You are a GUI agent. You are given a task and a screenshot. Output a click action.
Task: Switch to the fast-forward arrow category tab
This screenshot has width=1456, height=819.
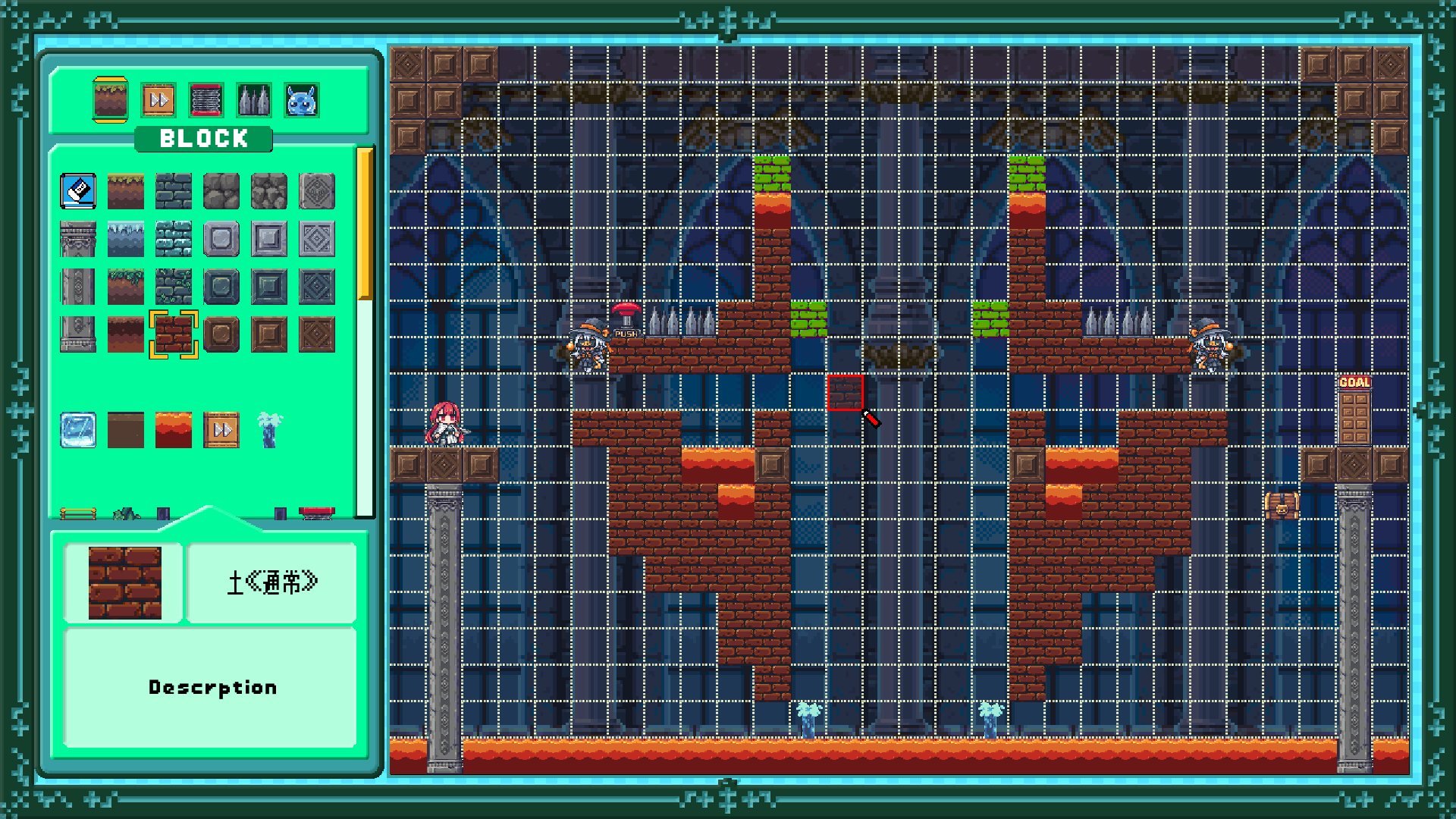pyautogui.click(x=158, y=100)
